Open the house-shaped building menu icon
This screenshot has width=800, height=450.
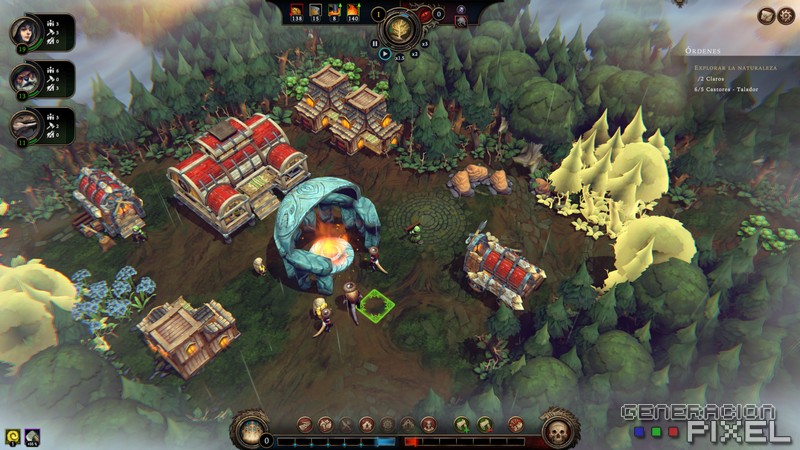point(367,424)
